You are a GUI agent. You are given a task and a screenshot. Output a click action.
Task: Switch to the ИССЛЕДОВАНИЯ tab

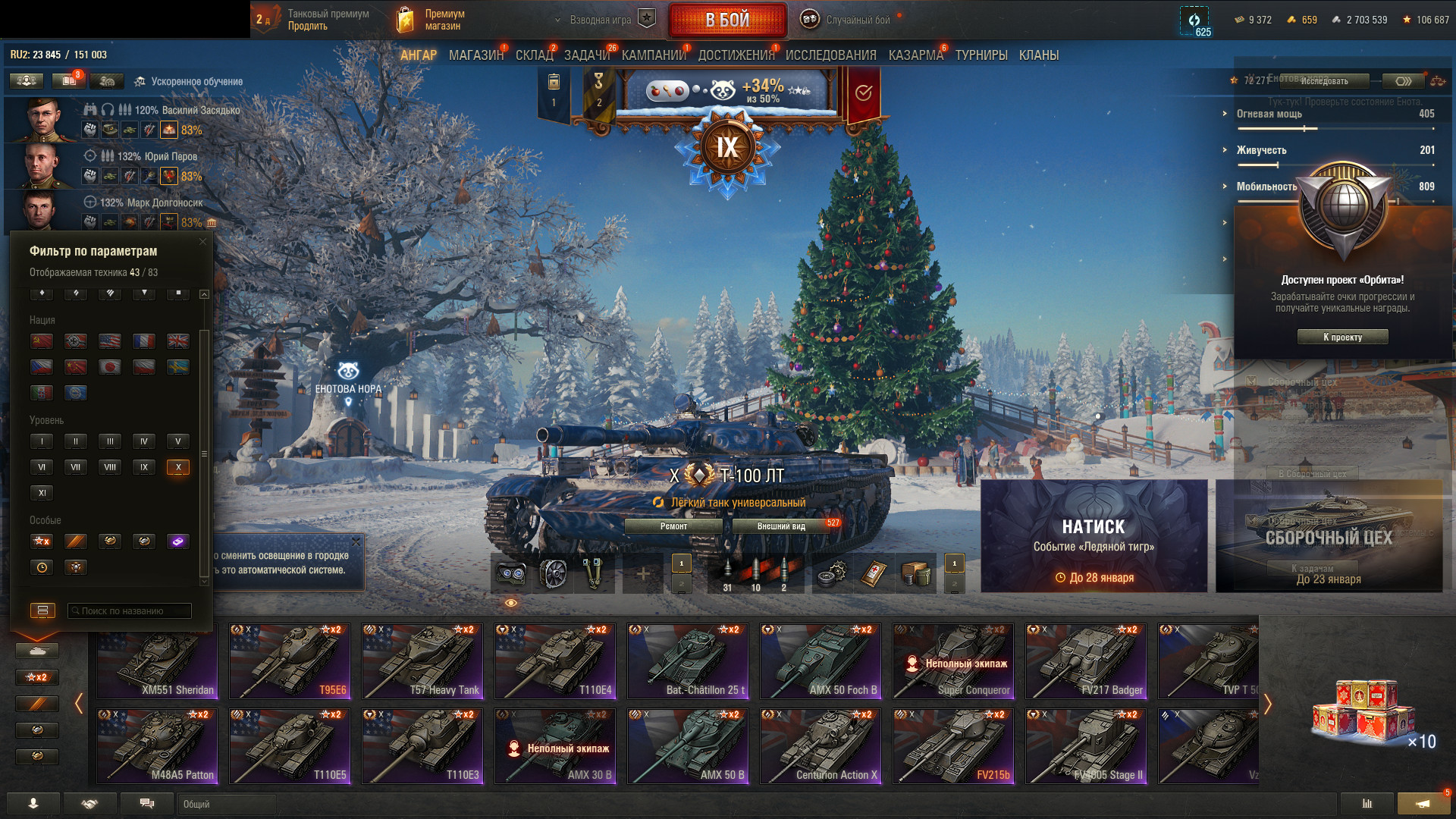[x=830, y=55]
